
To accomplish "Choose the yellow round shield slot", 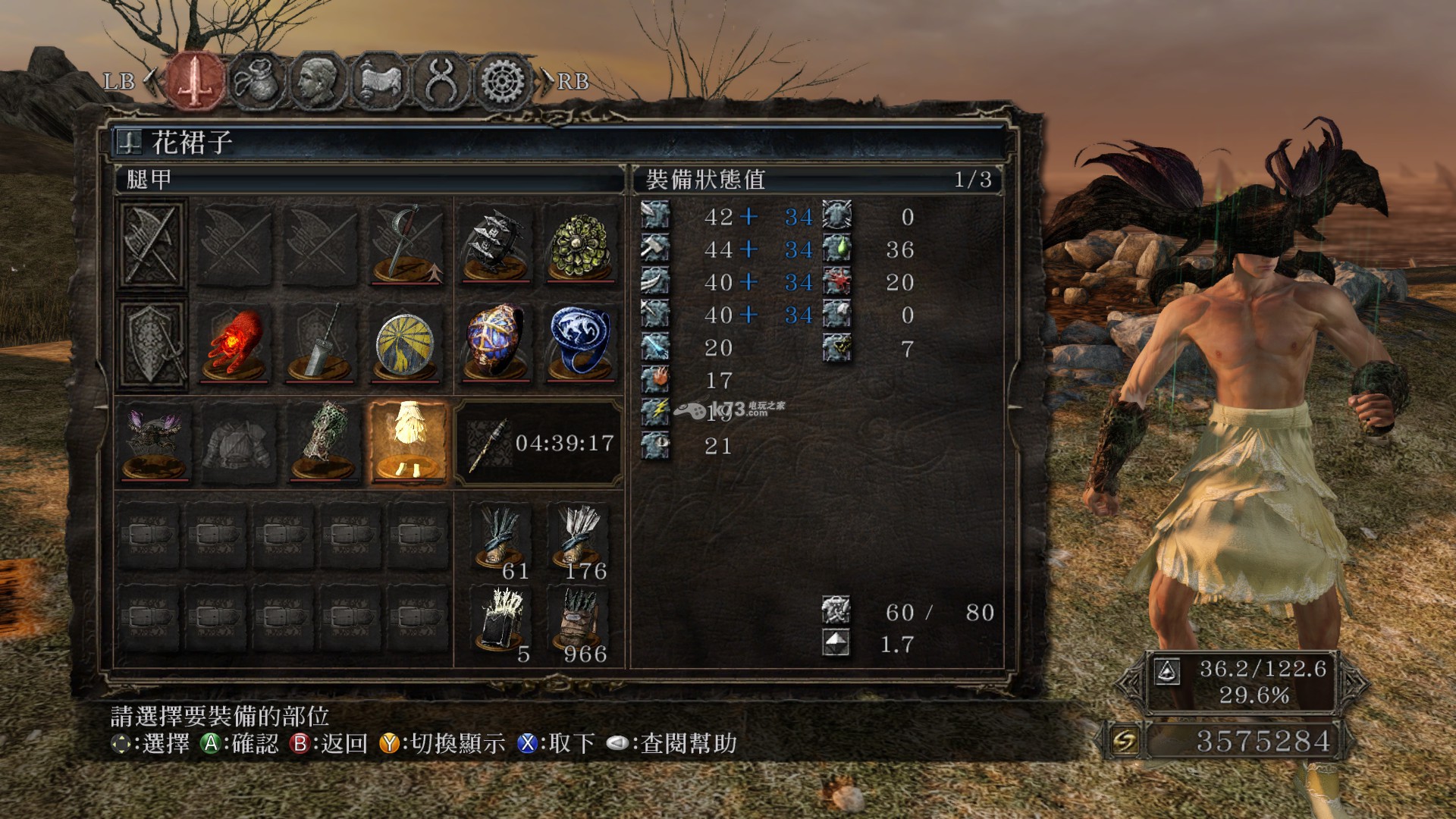I will 406,344.
